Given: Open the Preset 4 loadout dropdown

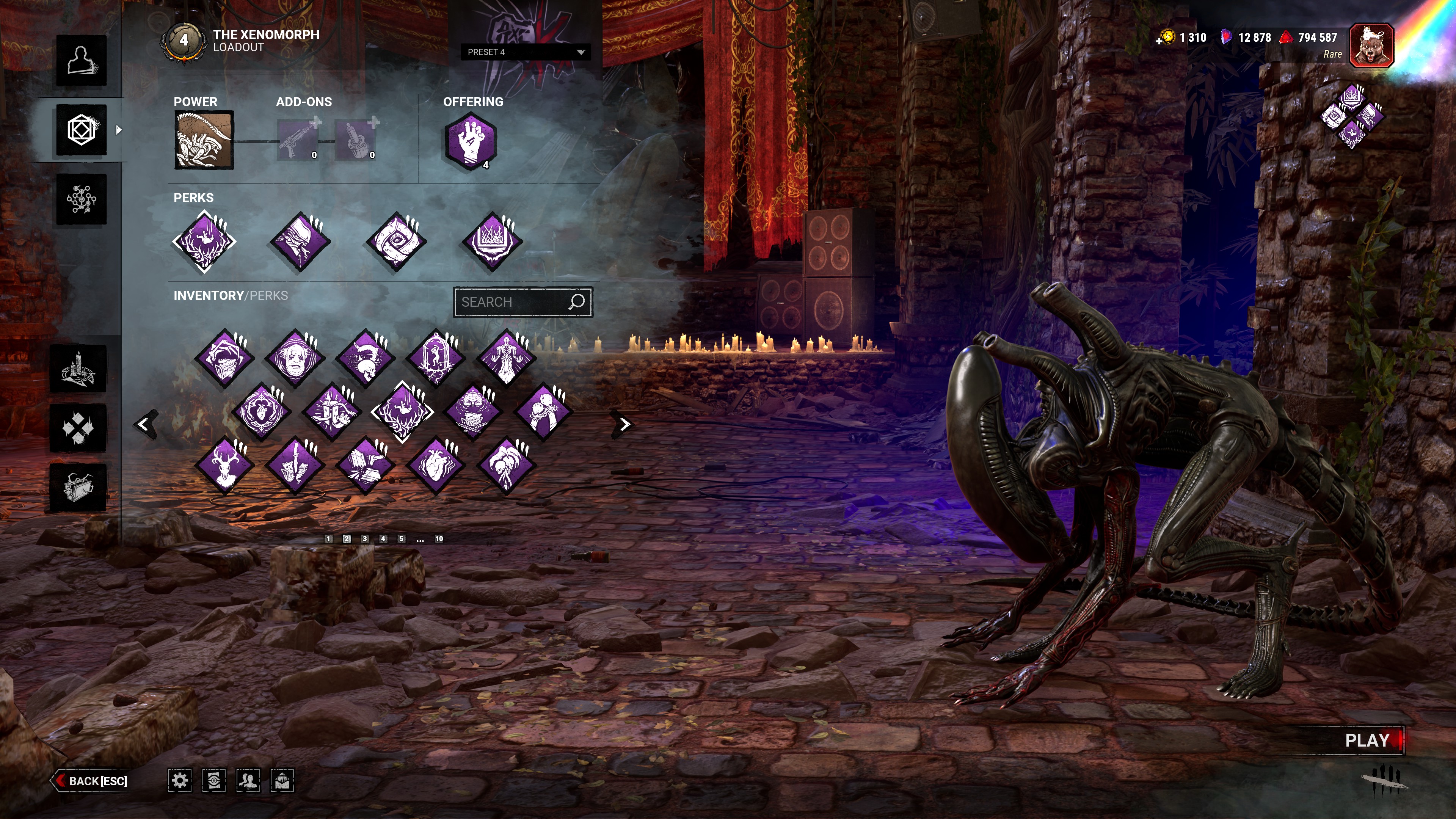Looking at the screenshot, I should click(x=525, y=52).
